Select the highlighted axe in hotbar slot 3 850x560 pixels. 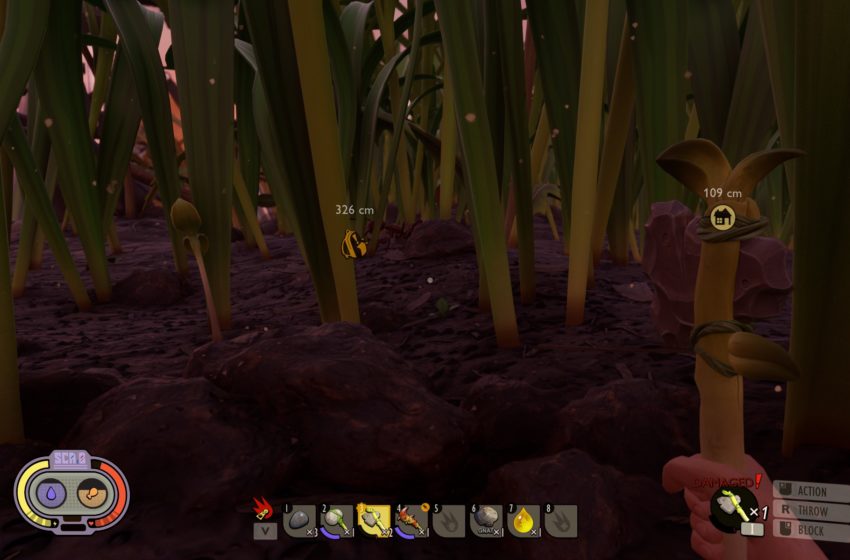[374, 520]
